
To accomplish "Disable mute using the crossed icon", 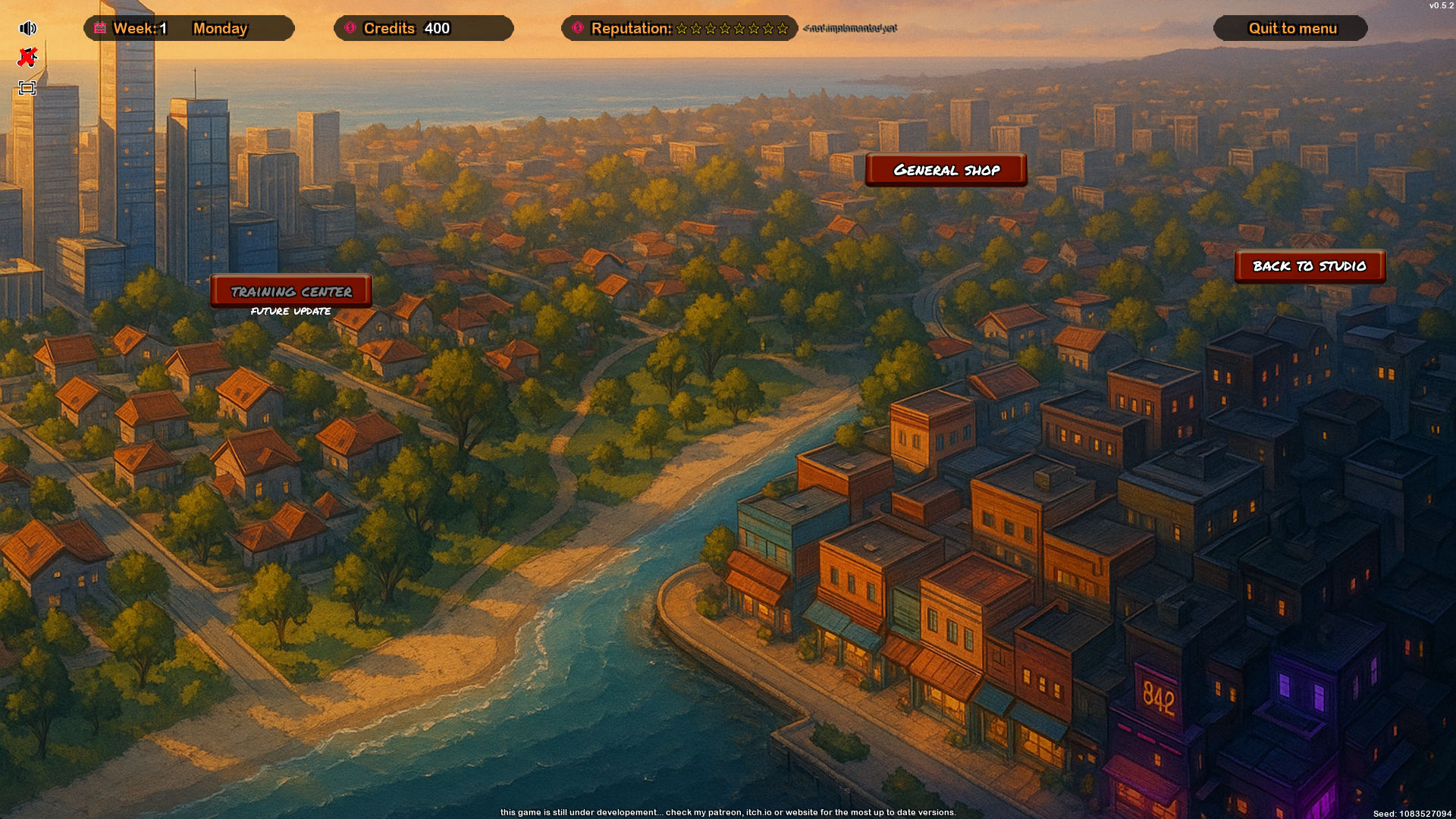I will 27,57.
